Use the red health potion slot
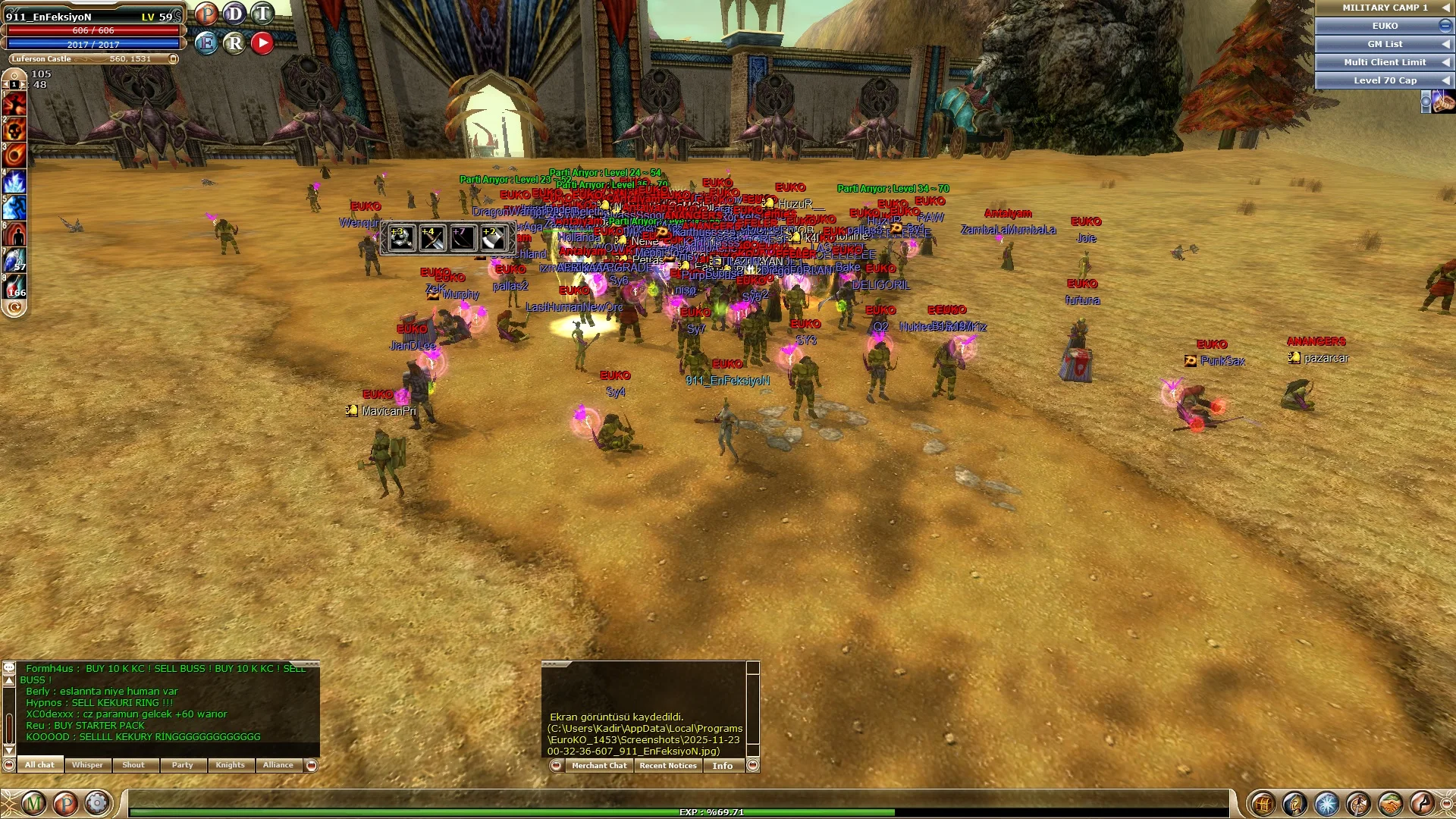Image resolution: width=1456 pixels, height=819 pixels. [15, 285]
